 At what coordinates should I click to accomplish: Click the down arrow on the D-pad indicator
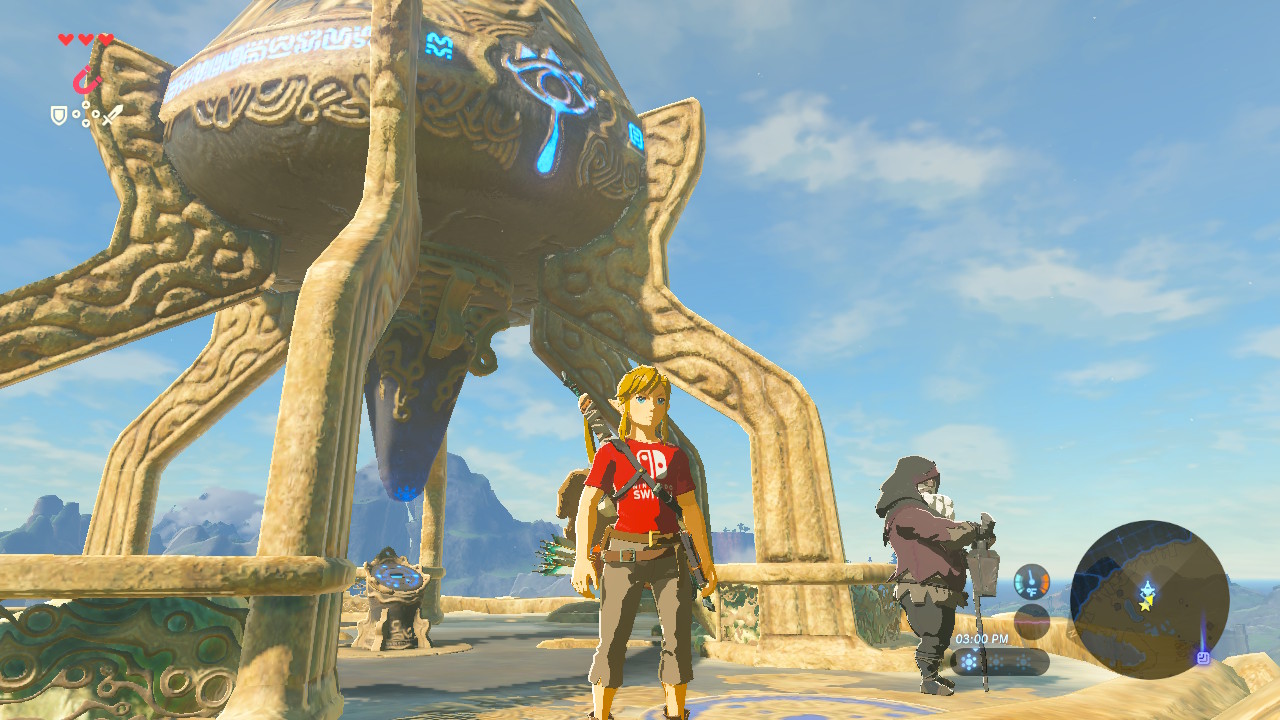point(85,122)
